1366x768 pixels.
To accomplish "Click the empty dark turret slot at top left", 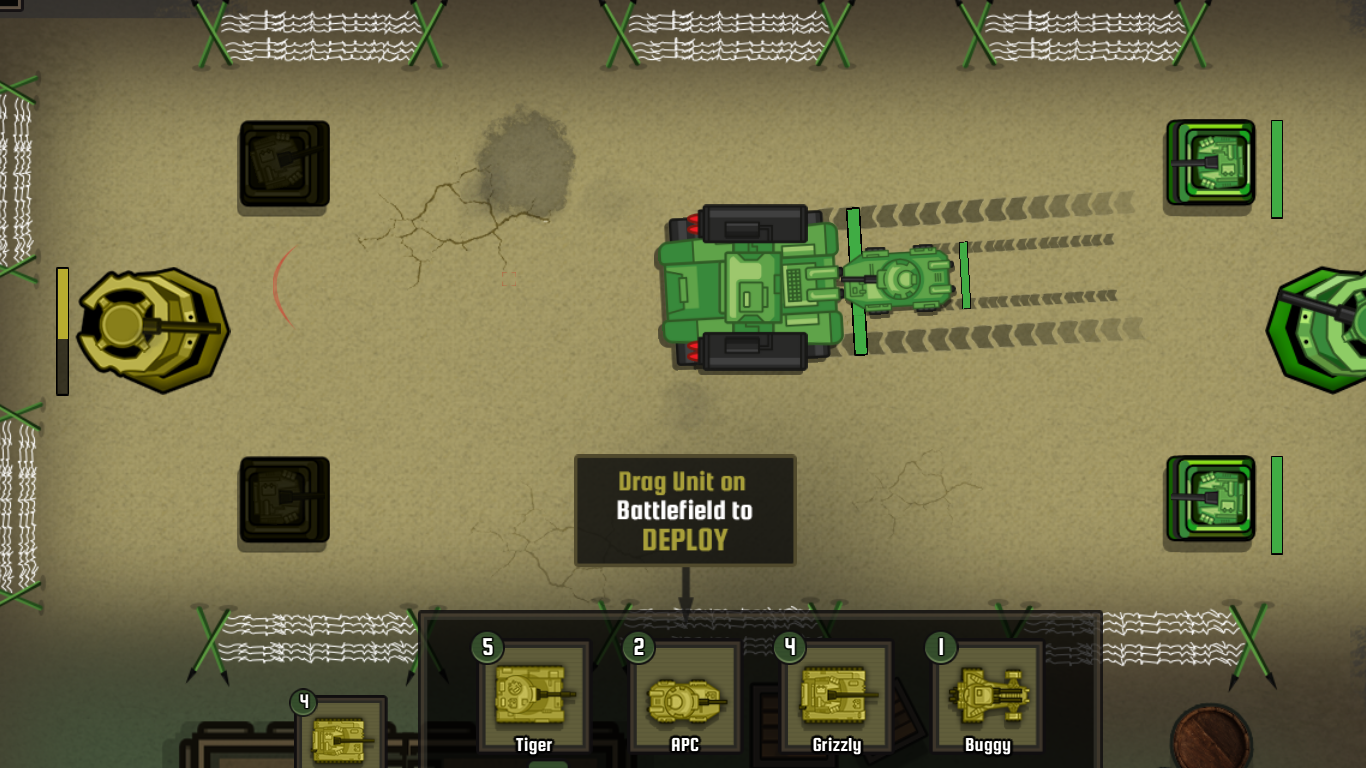I will [x=283, y=164].
